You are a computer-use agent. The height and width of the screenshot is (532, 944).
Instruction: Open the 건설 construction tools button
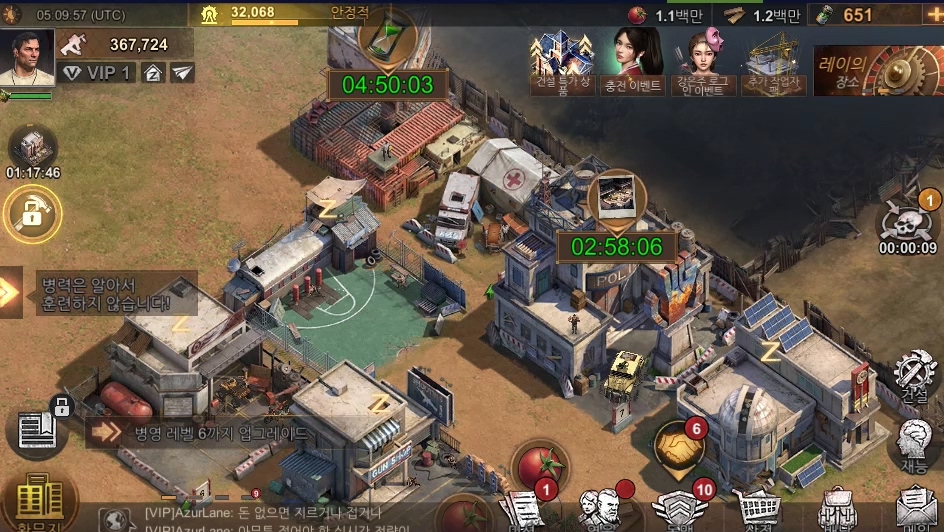tap(913, 375)
